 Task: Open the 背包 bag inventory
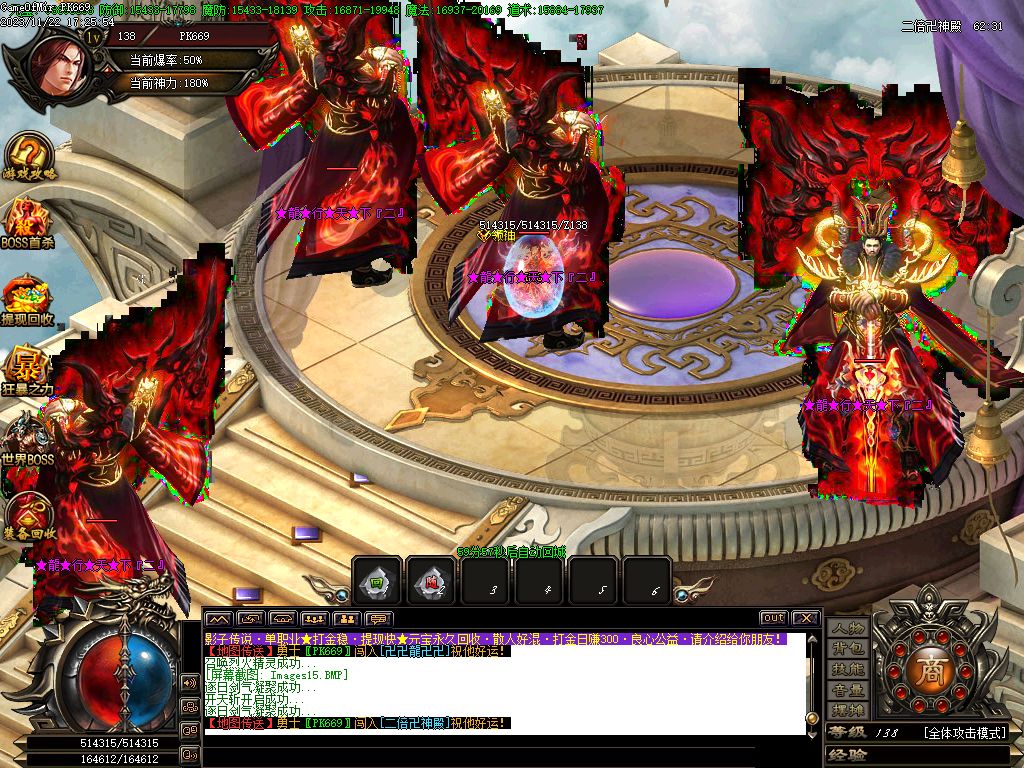(848, 648)
